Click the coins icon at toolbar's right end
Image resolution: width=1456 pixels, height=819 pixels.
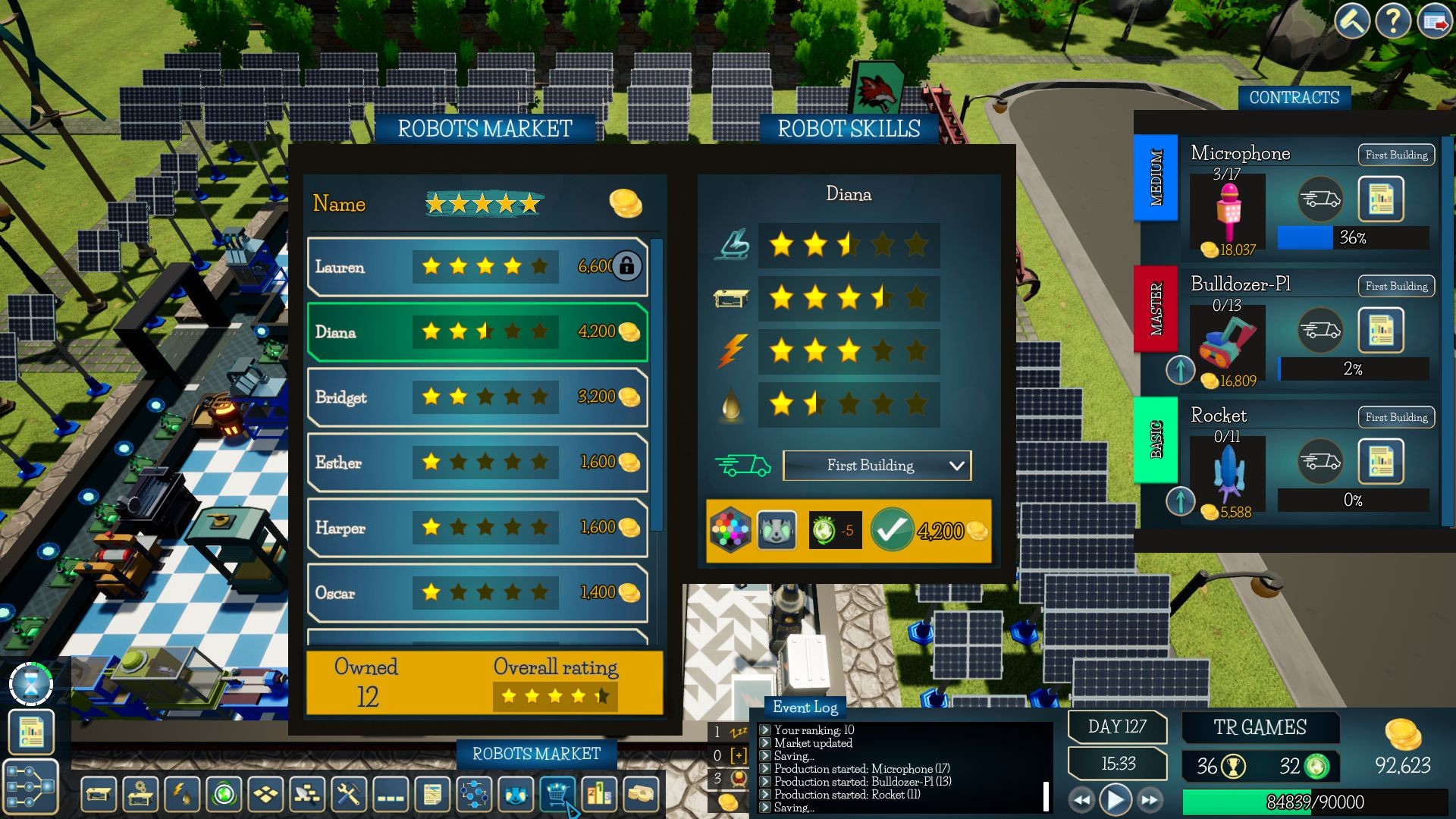pyautogui.click(x=640, y=795)
